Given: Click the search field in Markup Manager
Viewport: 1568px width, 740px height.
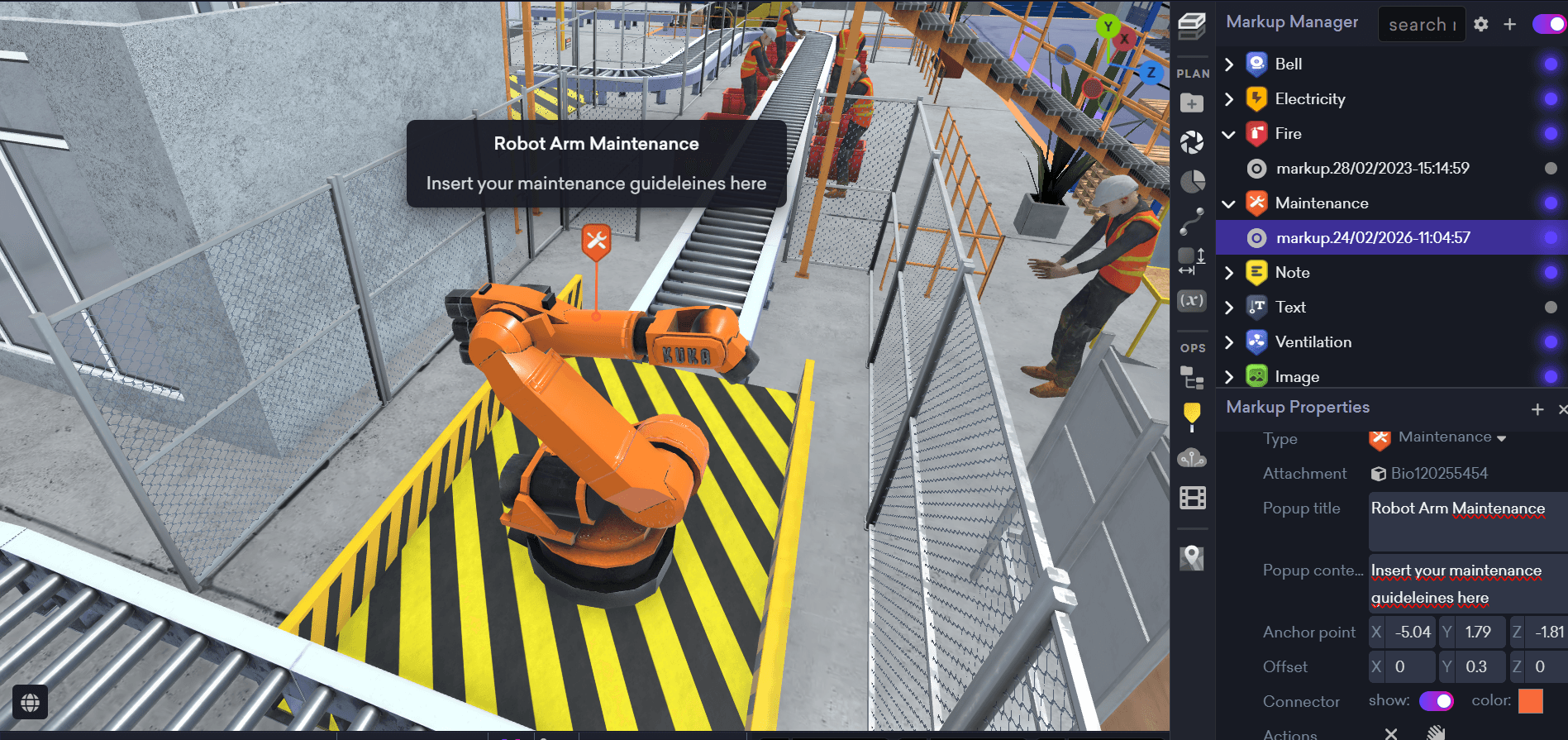Looking at the screenshot, I should 1420,24.
